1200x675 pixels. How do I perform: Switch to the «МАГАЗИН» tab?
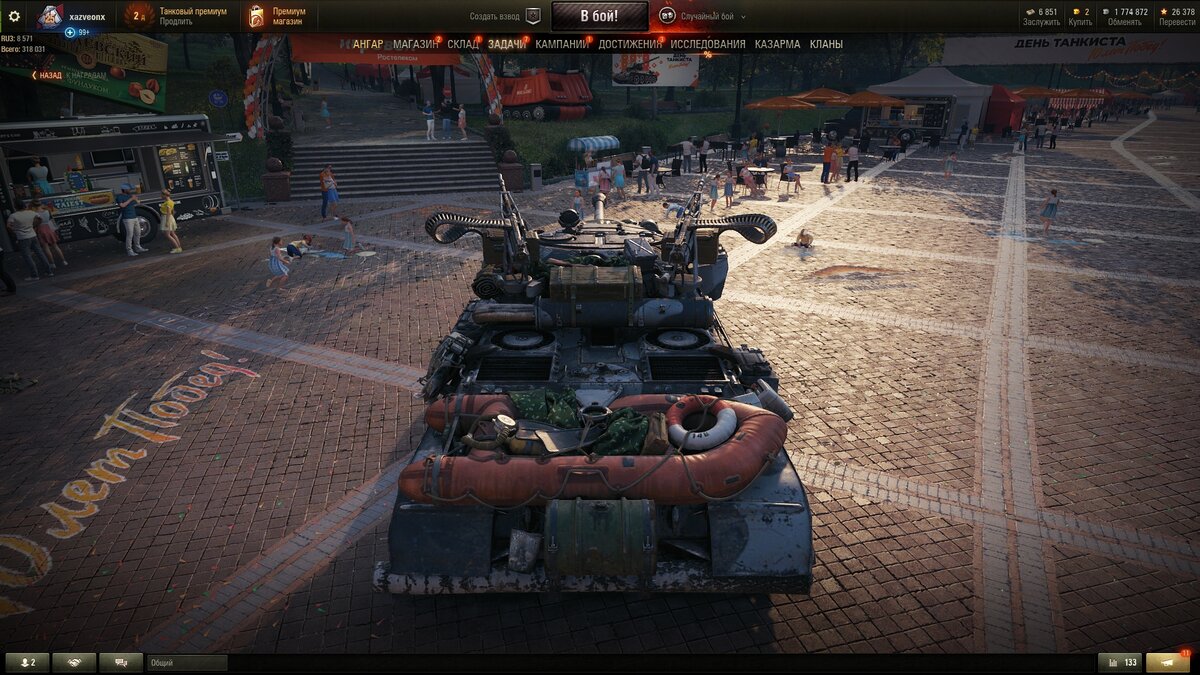click(x=415, y=44)
